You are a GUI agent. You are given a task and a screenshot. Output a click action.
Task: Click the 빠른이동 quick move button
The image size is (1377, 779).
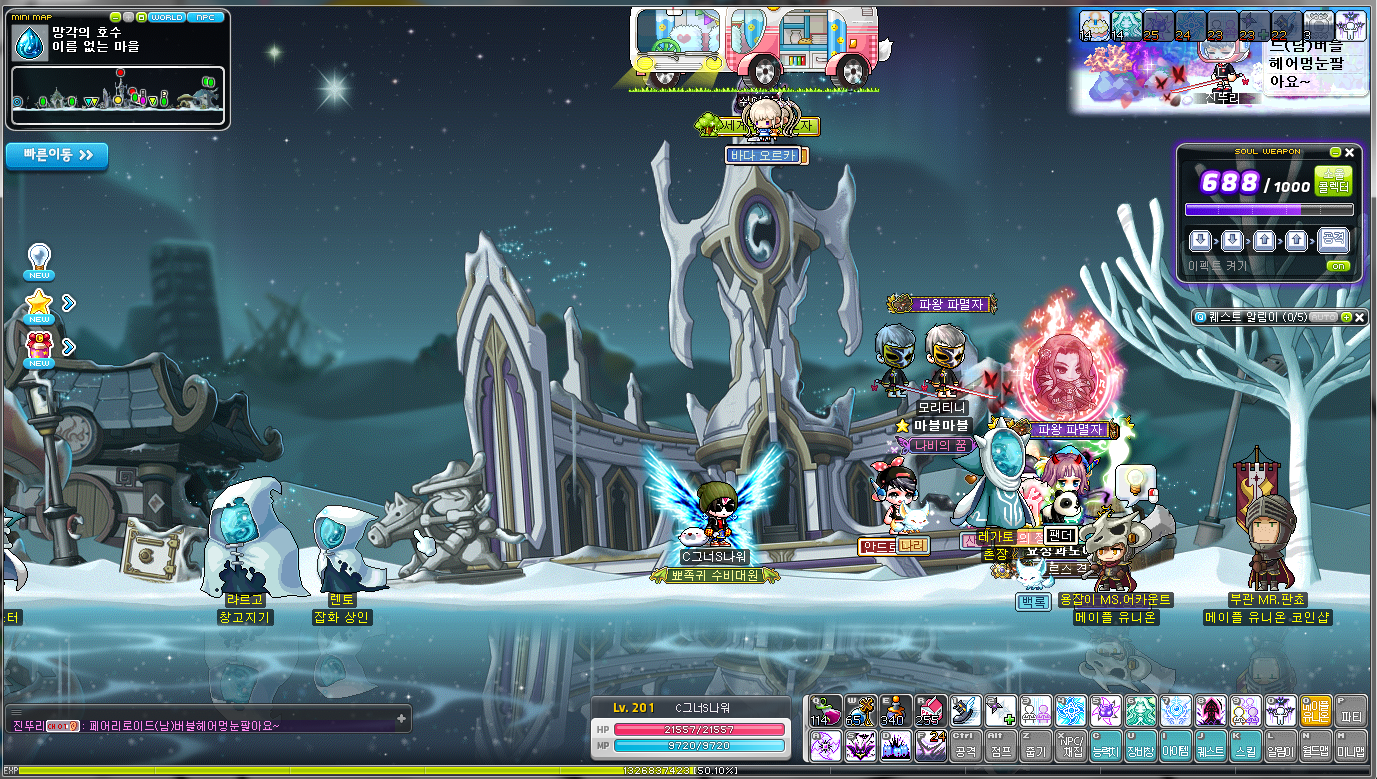point(57,156)
